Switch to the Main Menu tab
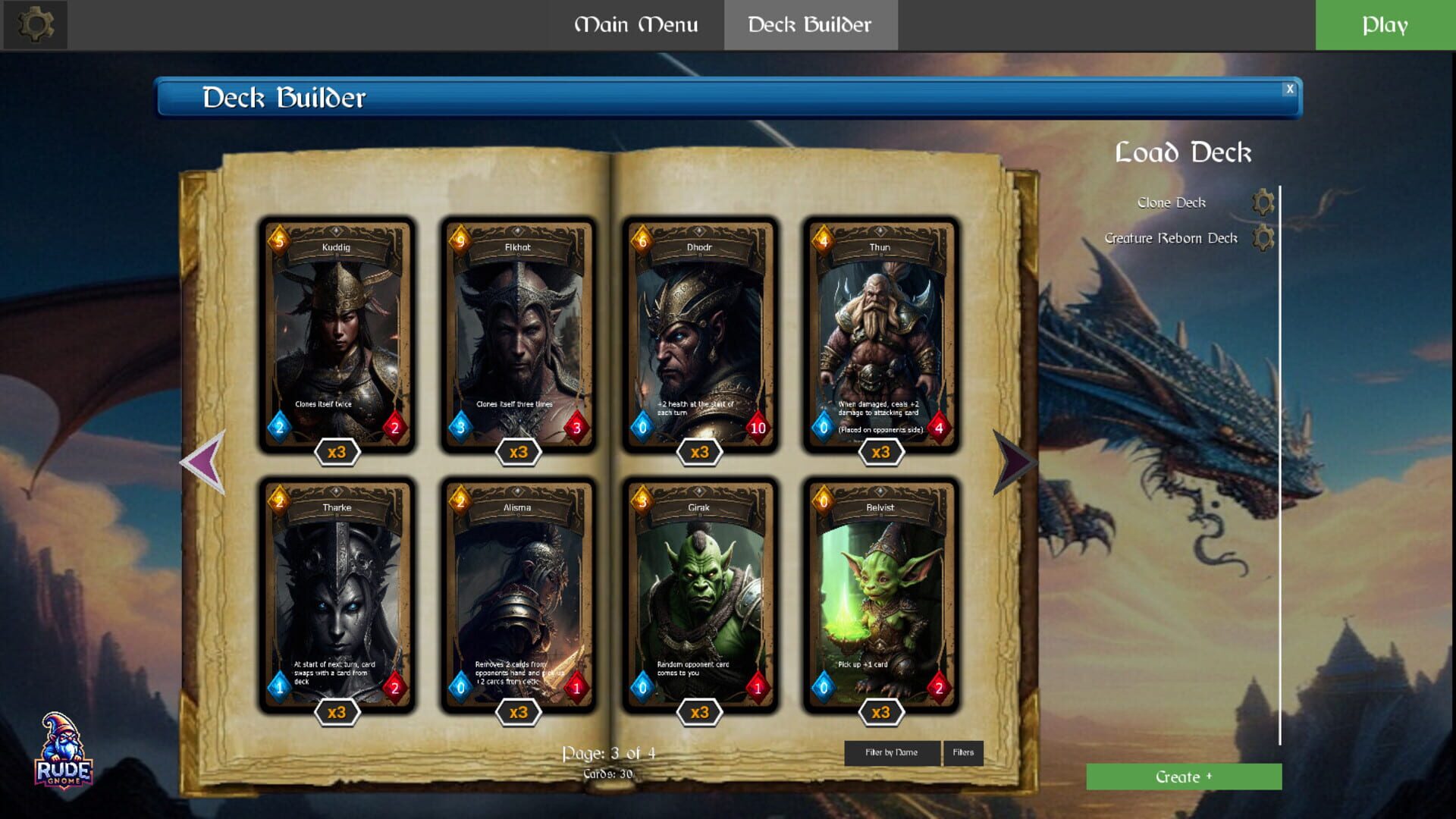The image size is (1456, 819). pyautogui.click(x=637, y=25)
